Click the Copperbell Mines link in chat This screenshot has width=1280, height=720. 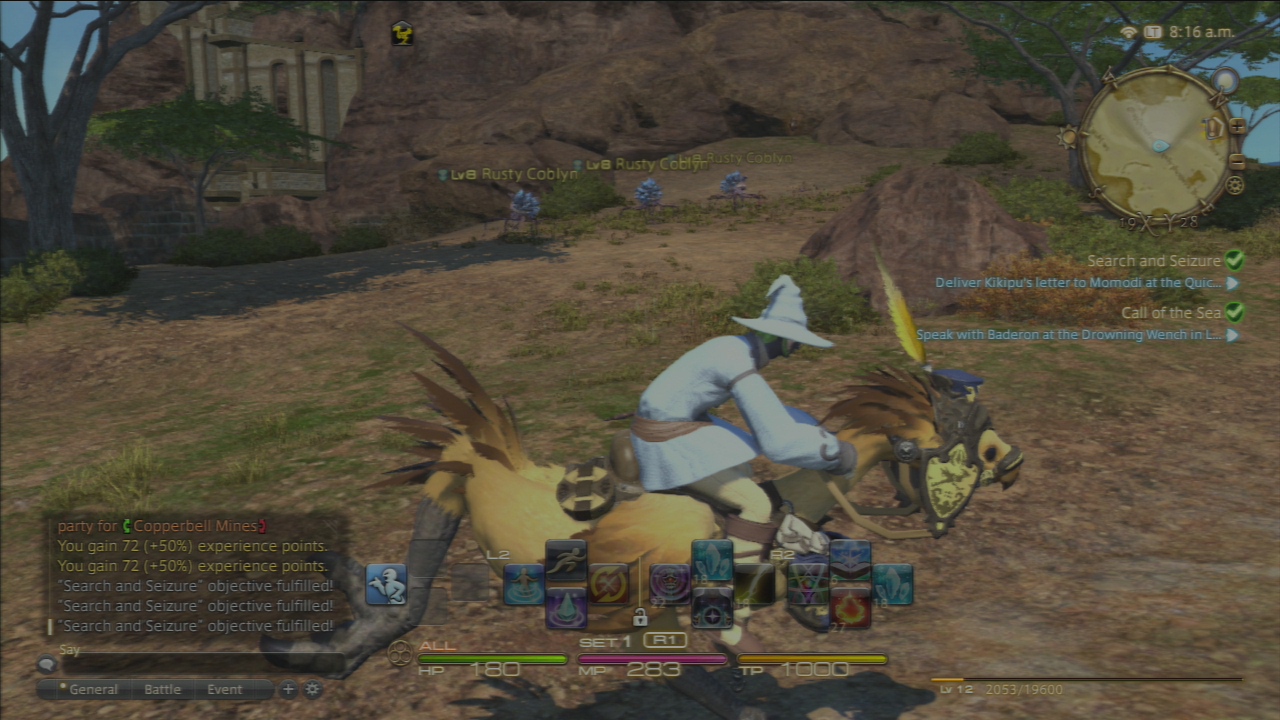coord(199,526)
